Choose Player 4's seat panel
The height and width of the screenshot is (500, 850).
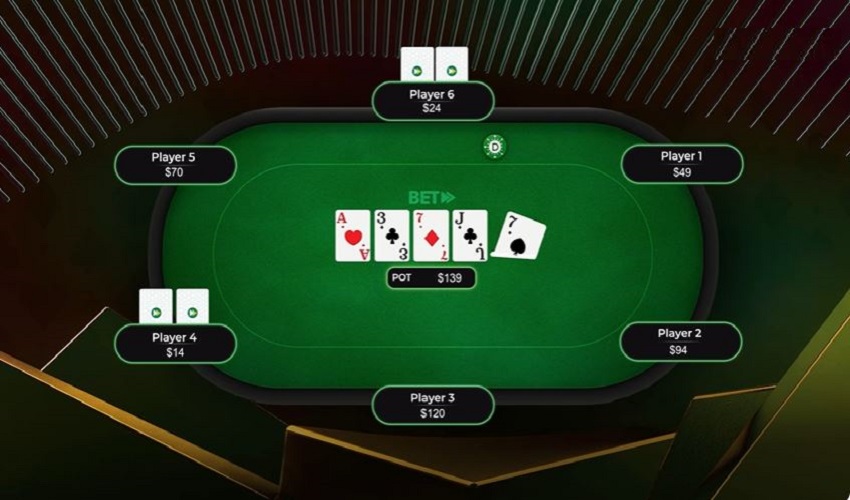point(175,344)
